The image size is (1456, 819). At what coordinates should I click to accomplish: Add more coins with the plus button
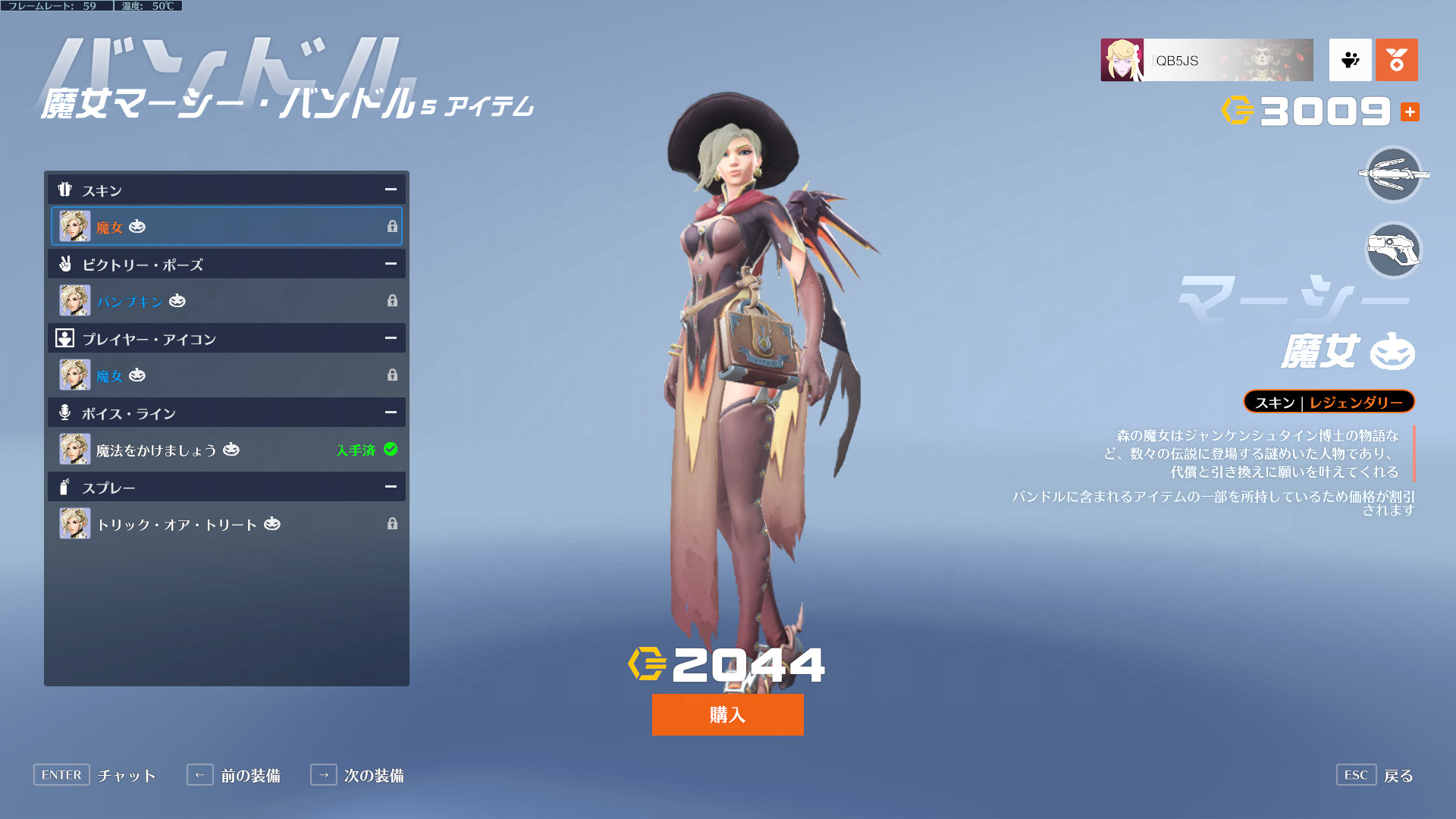coord(1410,112)
